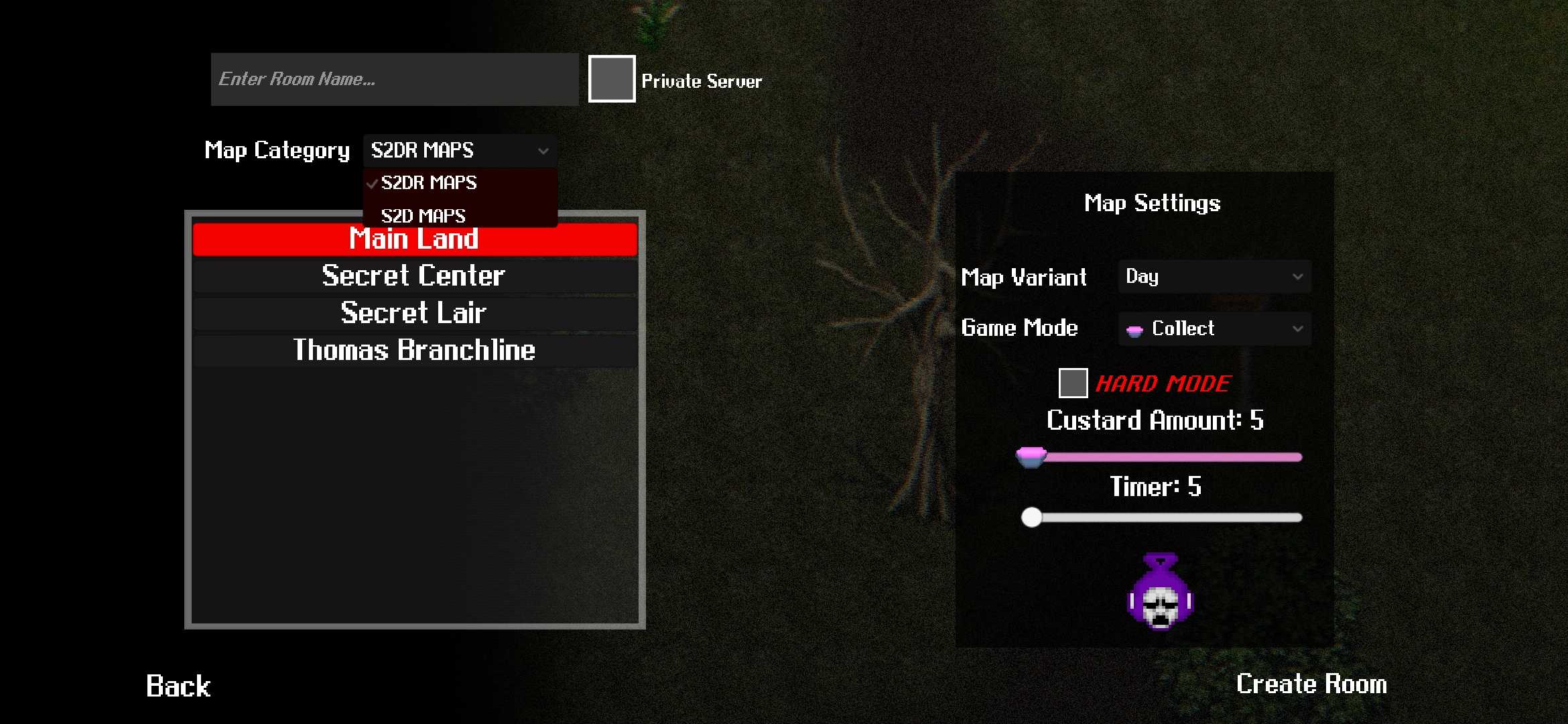The width and height of the screenshot is (1568, 724).
Task: Select the Thomas Branchline map
Action: tap(414, 350)
